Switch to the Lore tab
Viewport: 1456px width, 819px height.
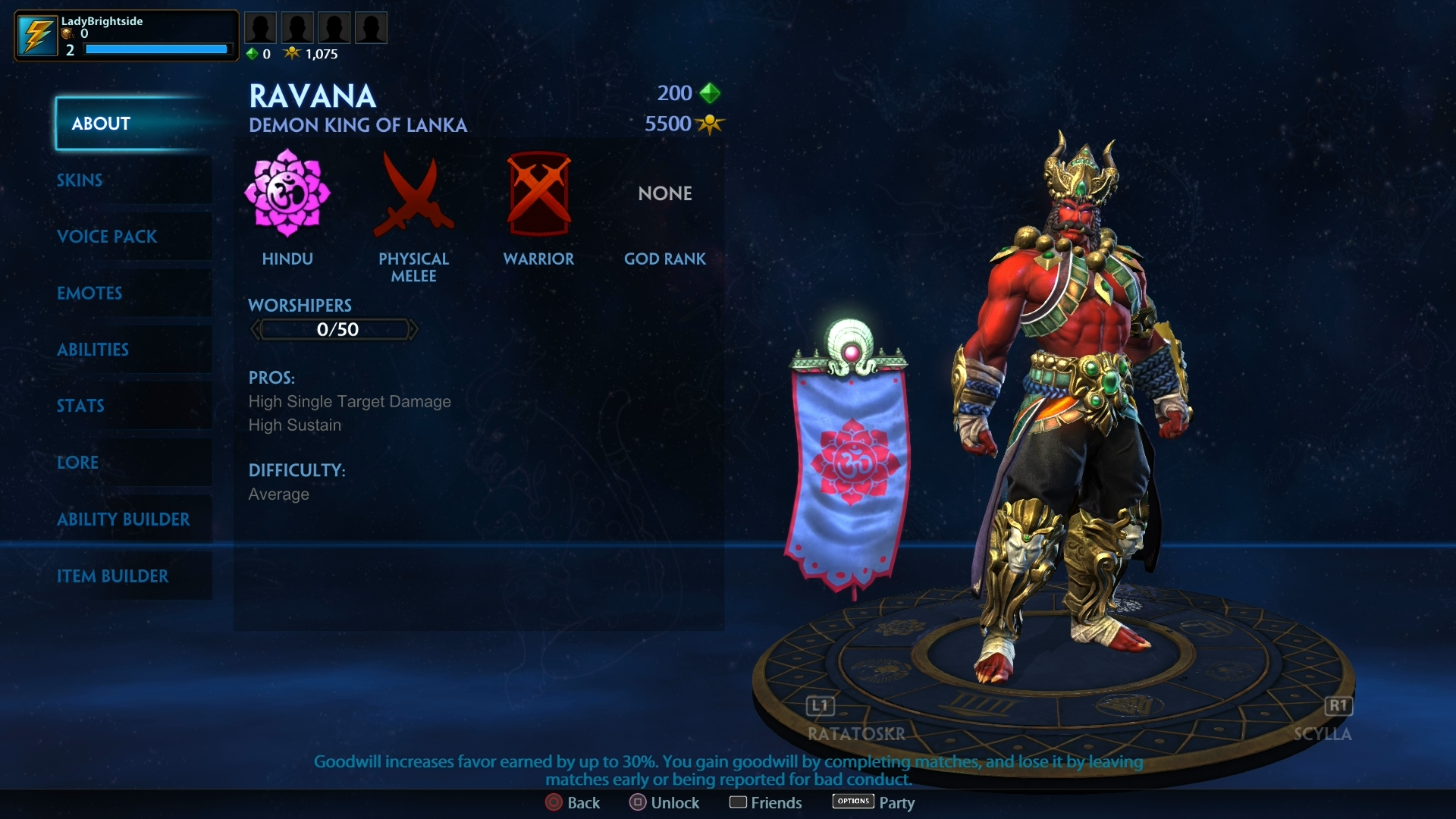[x=78, y=463]
